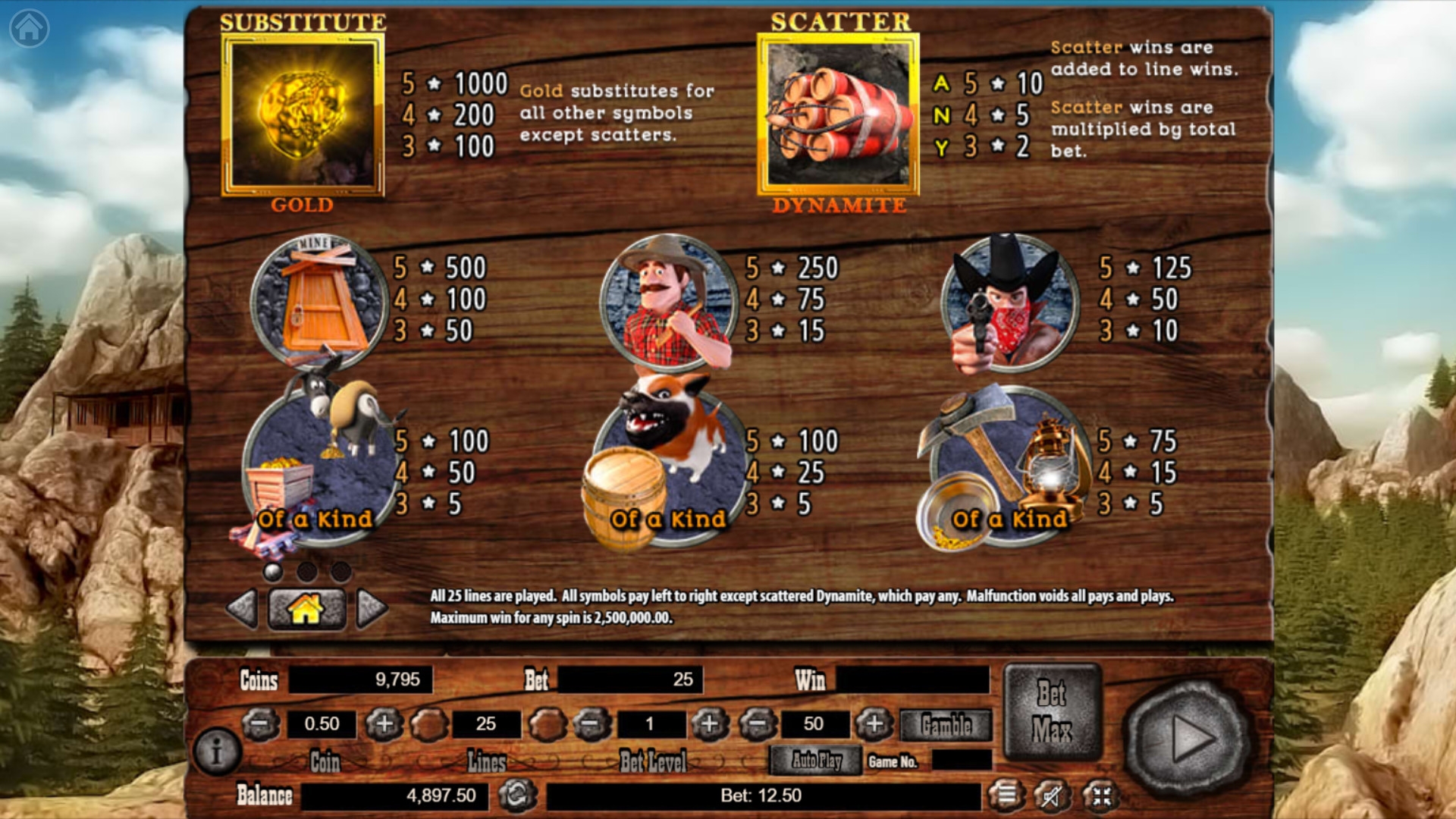Go to the next paytable page
1456x819 pixels.
point(372,608)
